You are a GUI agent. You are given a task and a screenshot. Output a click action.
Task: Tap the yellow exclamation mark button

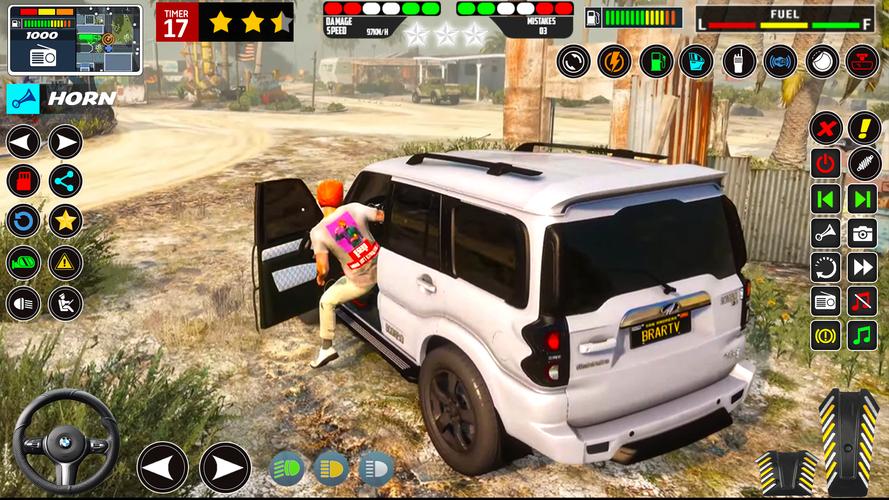pos(864,128)
